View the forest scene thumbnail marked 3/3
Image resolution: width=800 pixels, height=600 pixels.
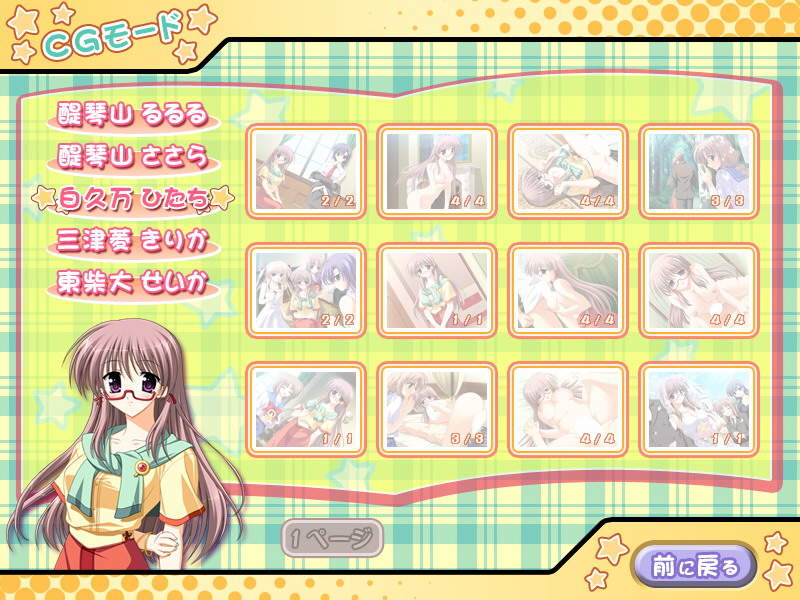[698, 171]
